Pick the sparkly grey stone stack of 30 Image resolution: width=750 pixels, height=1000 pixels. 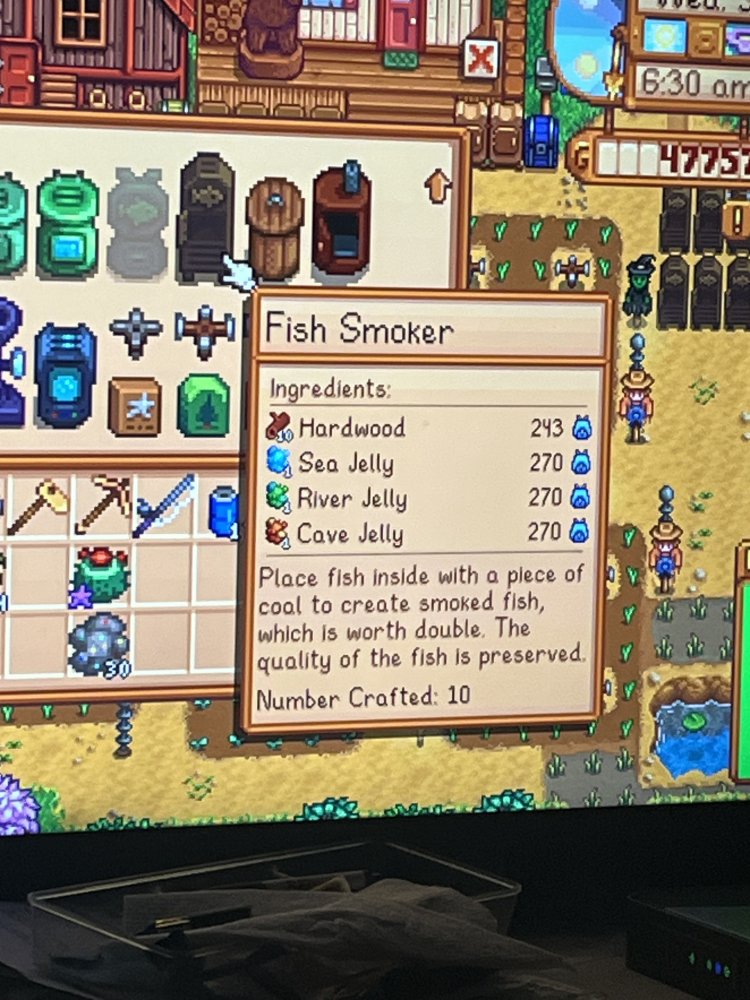(x=98, y=645)
